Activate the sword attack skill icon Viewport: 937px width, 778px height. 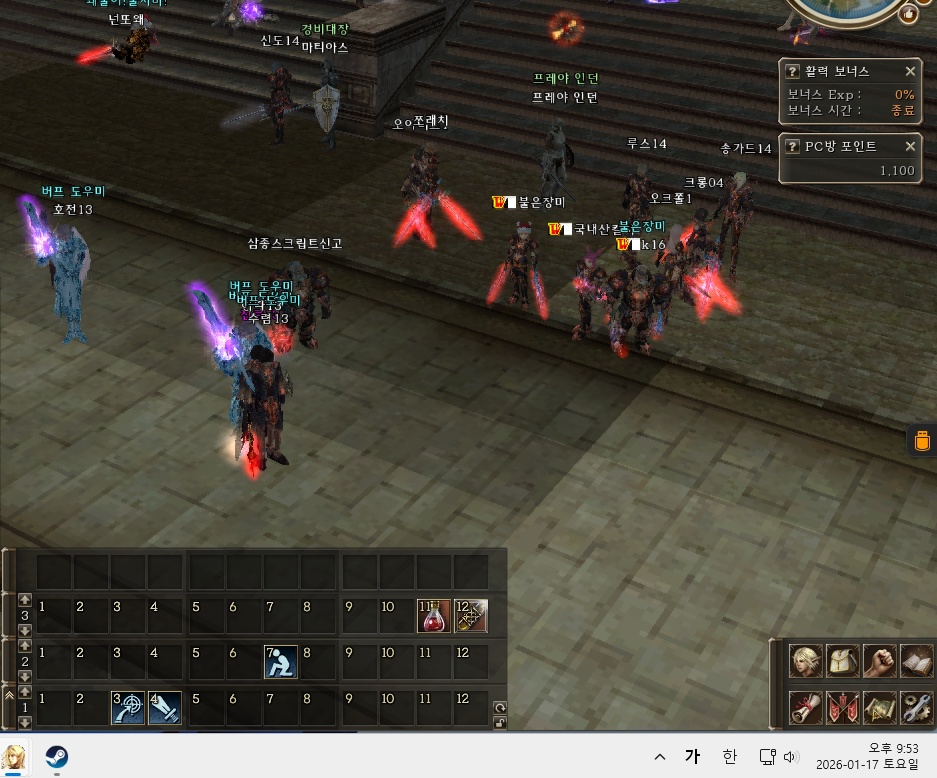(165, 707)
